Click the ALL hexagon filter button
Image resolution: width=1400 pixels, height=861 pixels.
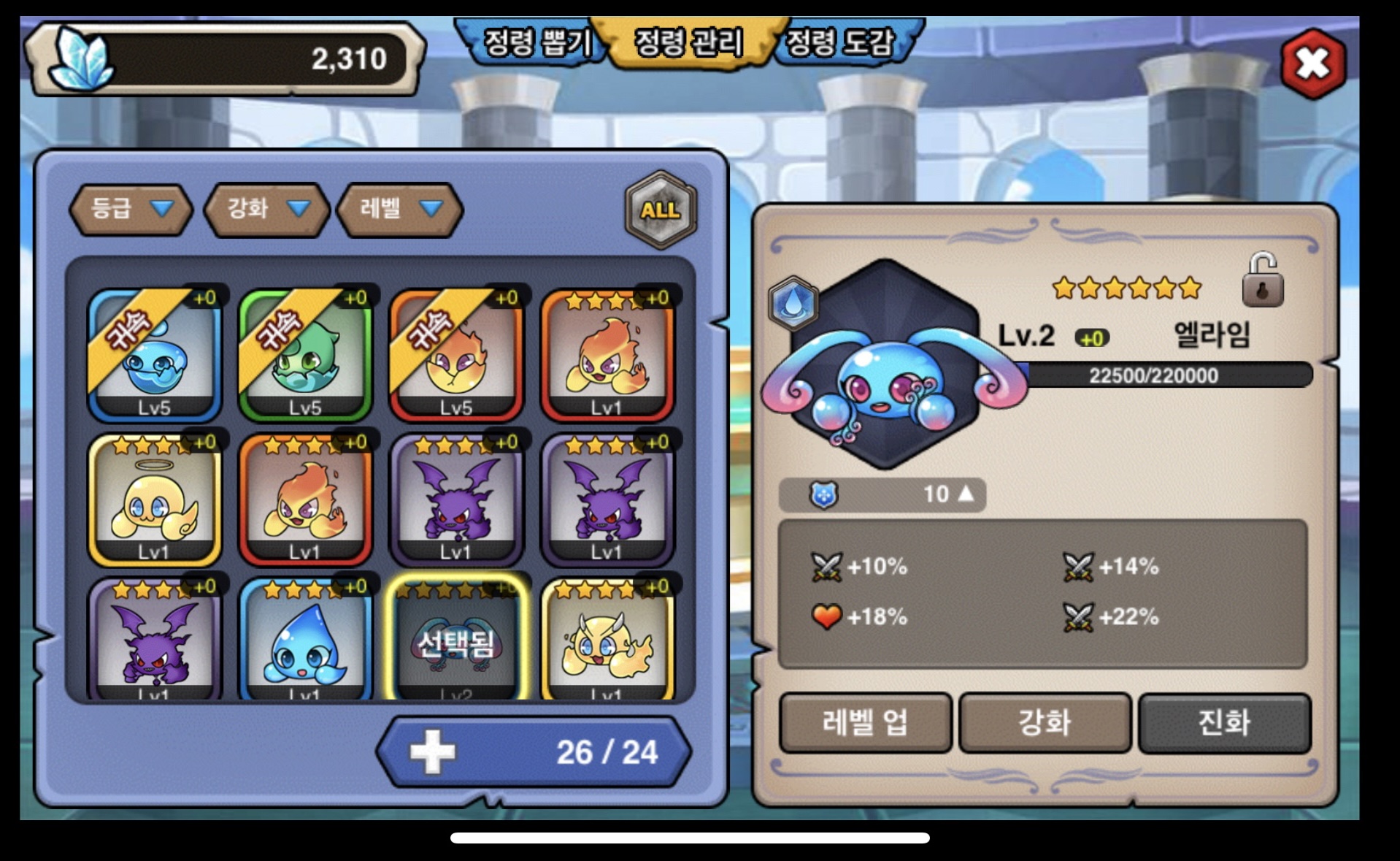coord(661,210)
